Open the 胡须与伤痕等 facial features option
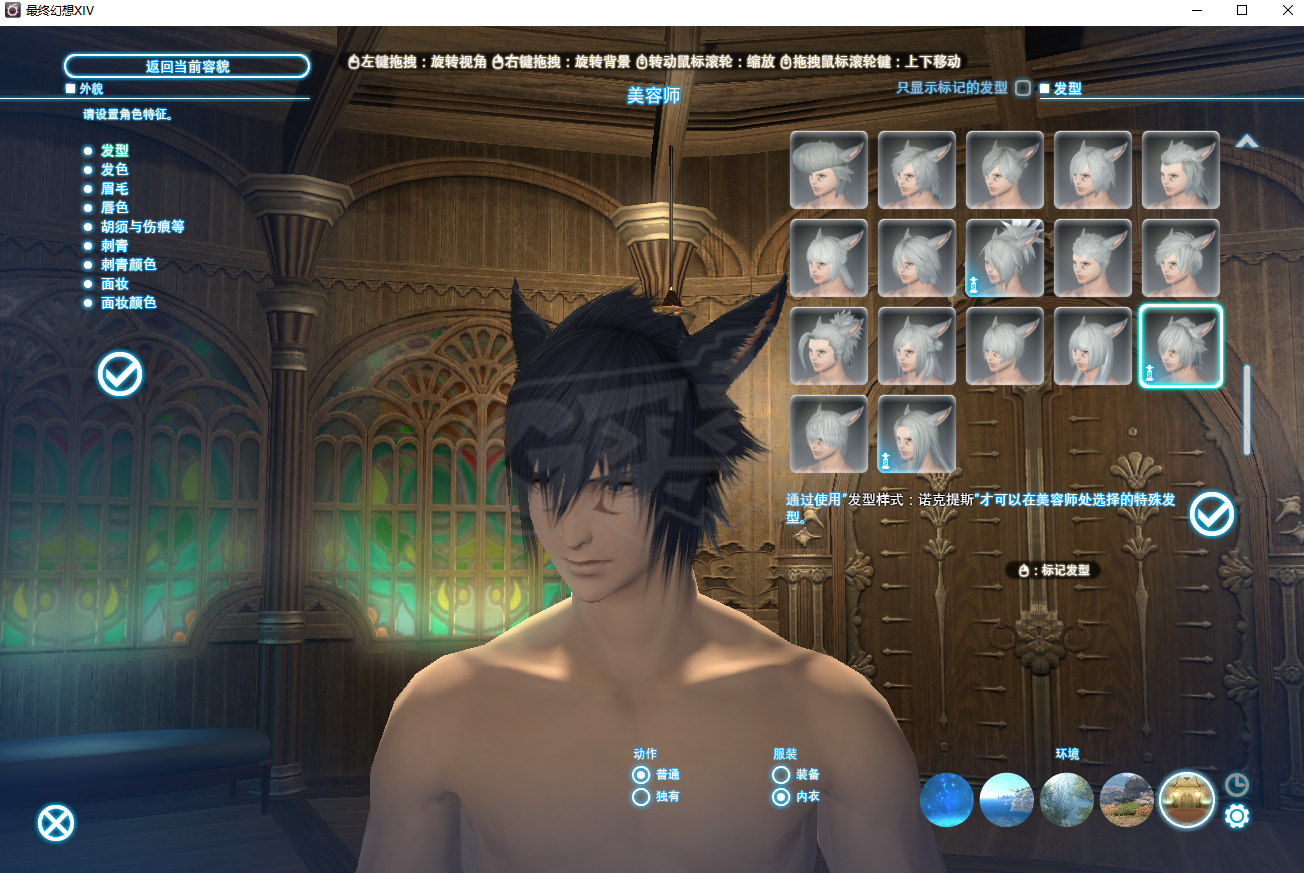1304x873 pixels. 142,227
